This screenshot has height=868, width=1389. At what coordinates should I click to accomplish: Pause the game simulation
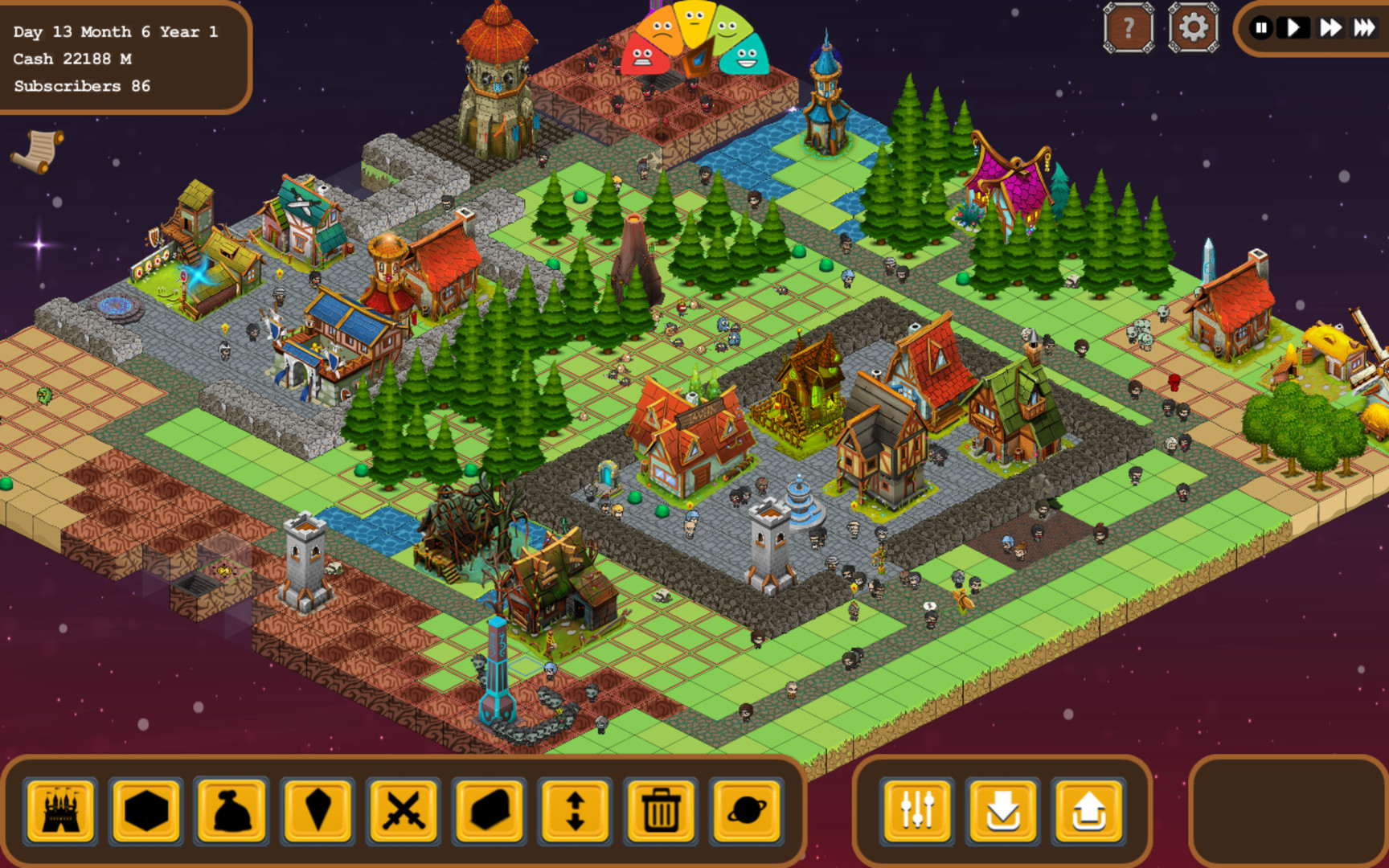click(1261, 27)
